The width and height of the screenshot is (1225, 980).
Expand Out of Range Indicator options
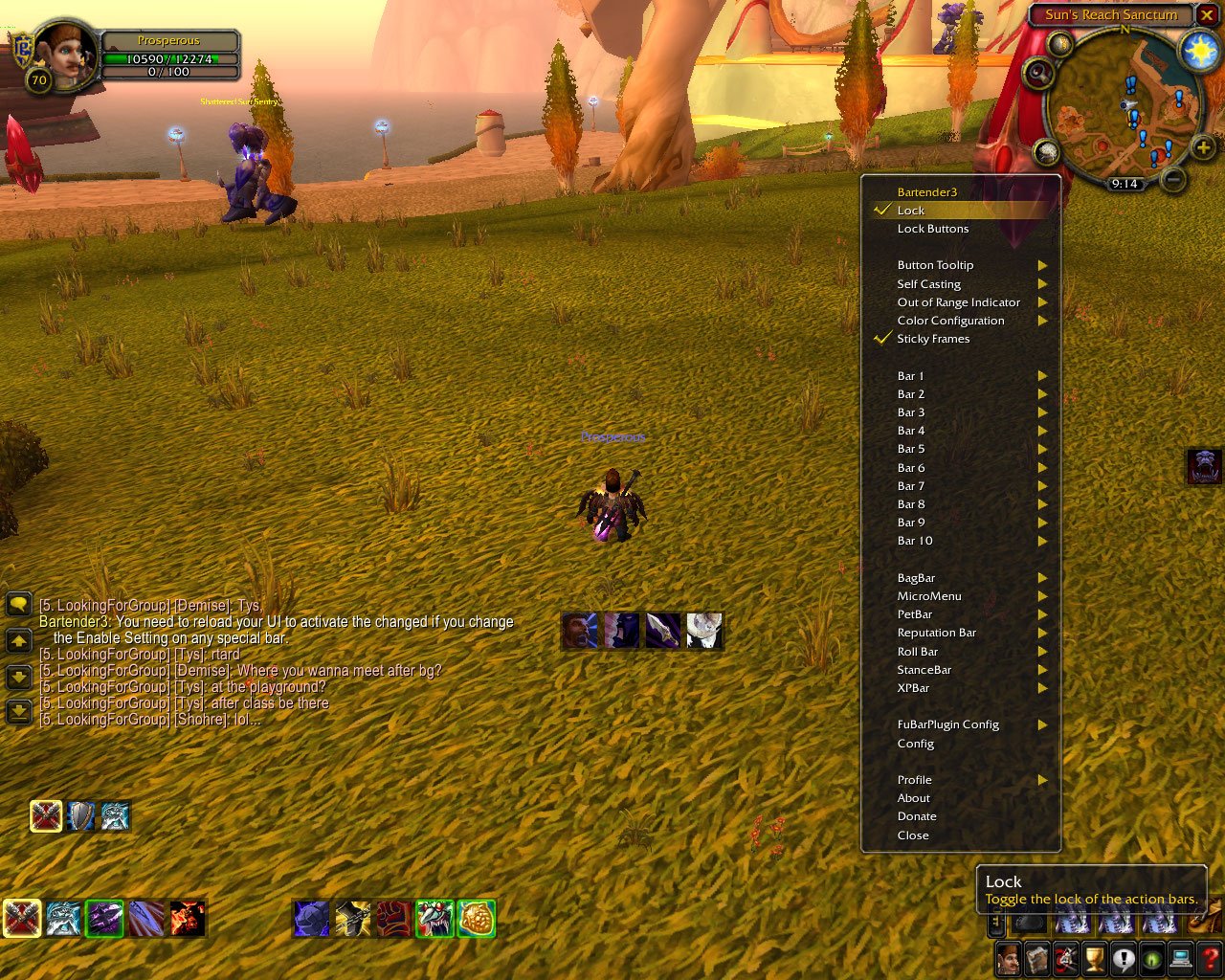(x=958, y=302)
